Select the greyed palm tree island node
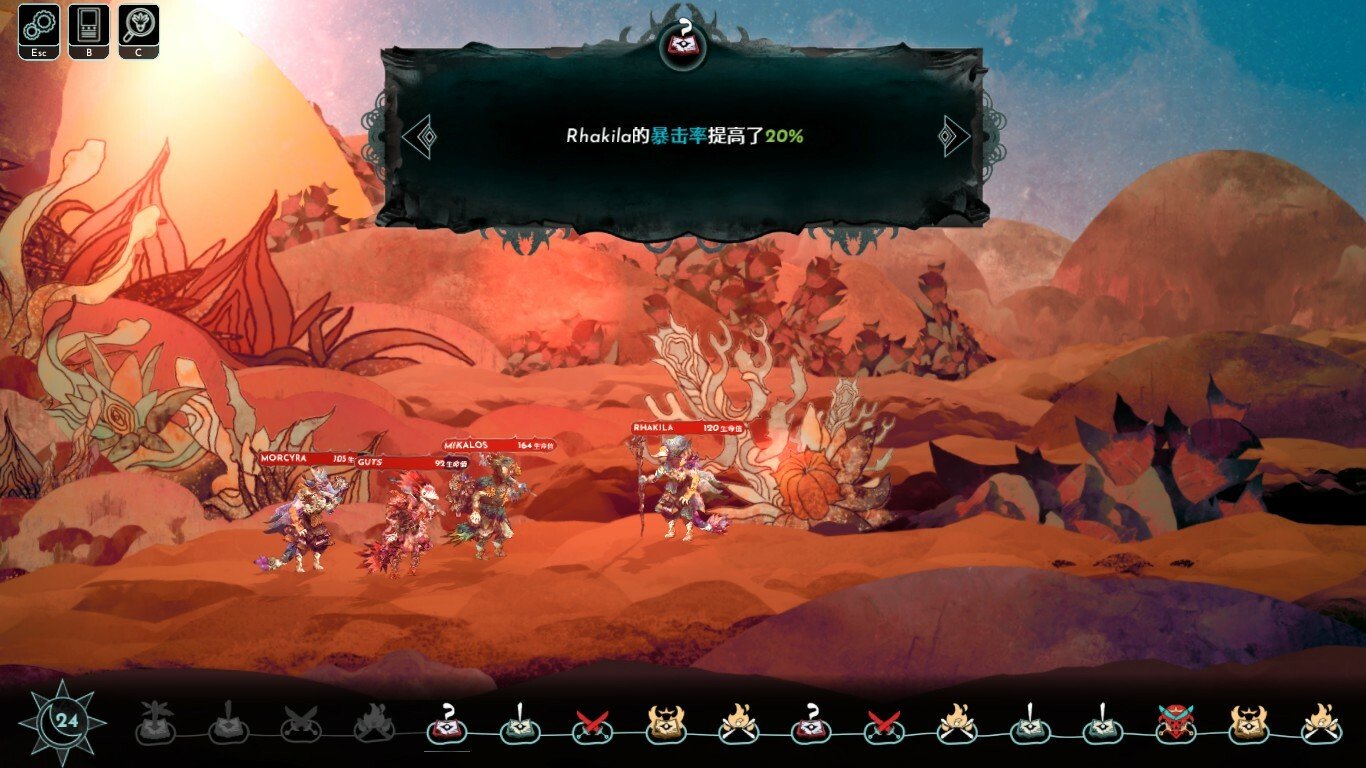 click(x=155, y=725)
